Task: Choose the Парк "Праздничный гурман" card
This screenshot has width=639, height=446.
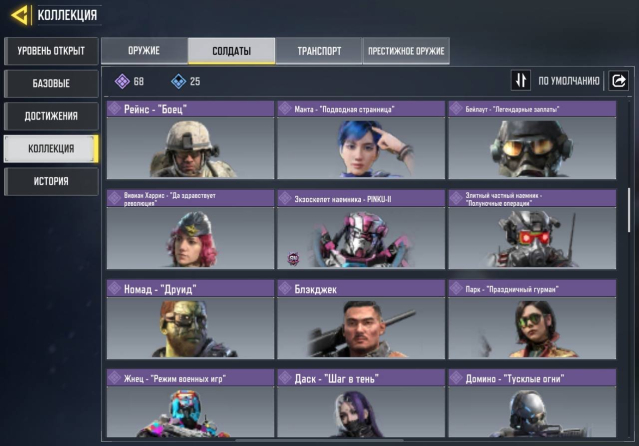Action: click(x=531, y=319)
